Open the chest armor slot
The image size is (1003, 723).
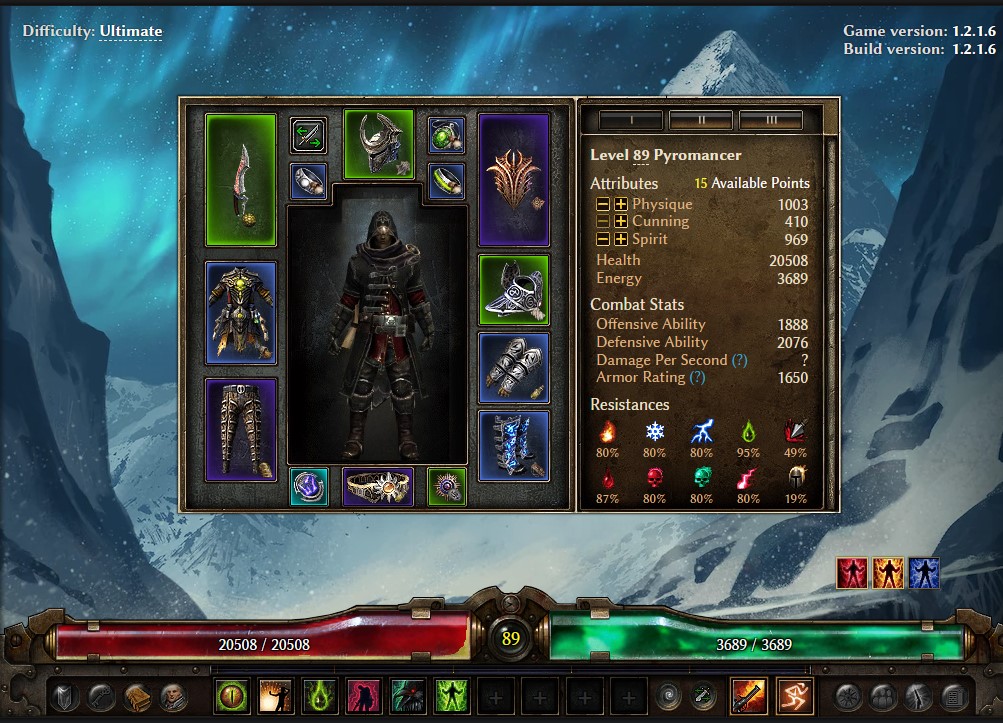coord(241,312)
